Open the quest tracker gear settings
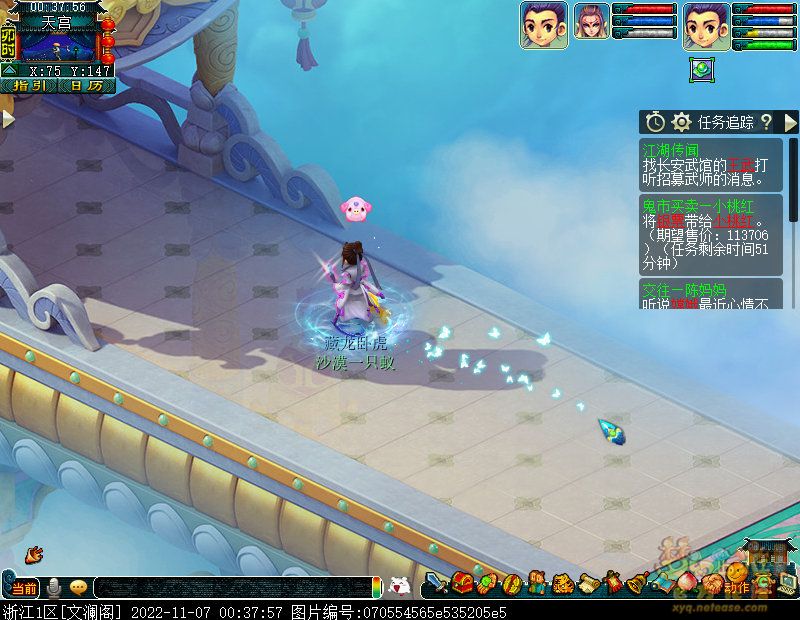Image resolution: width=800 pixels, height=620 pixels. [682, 122]
